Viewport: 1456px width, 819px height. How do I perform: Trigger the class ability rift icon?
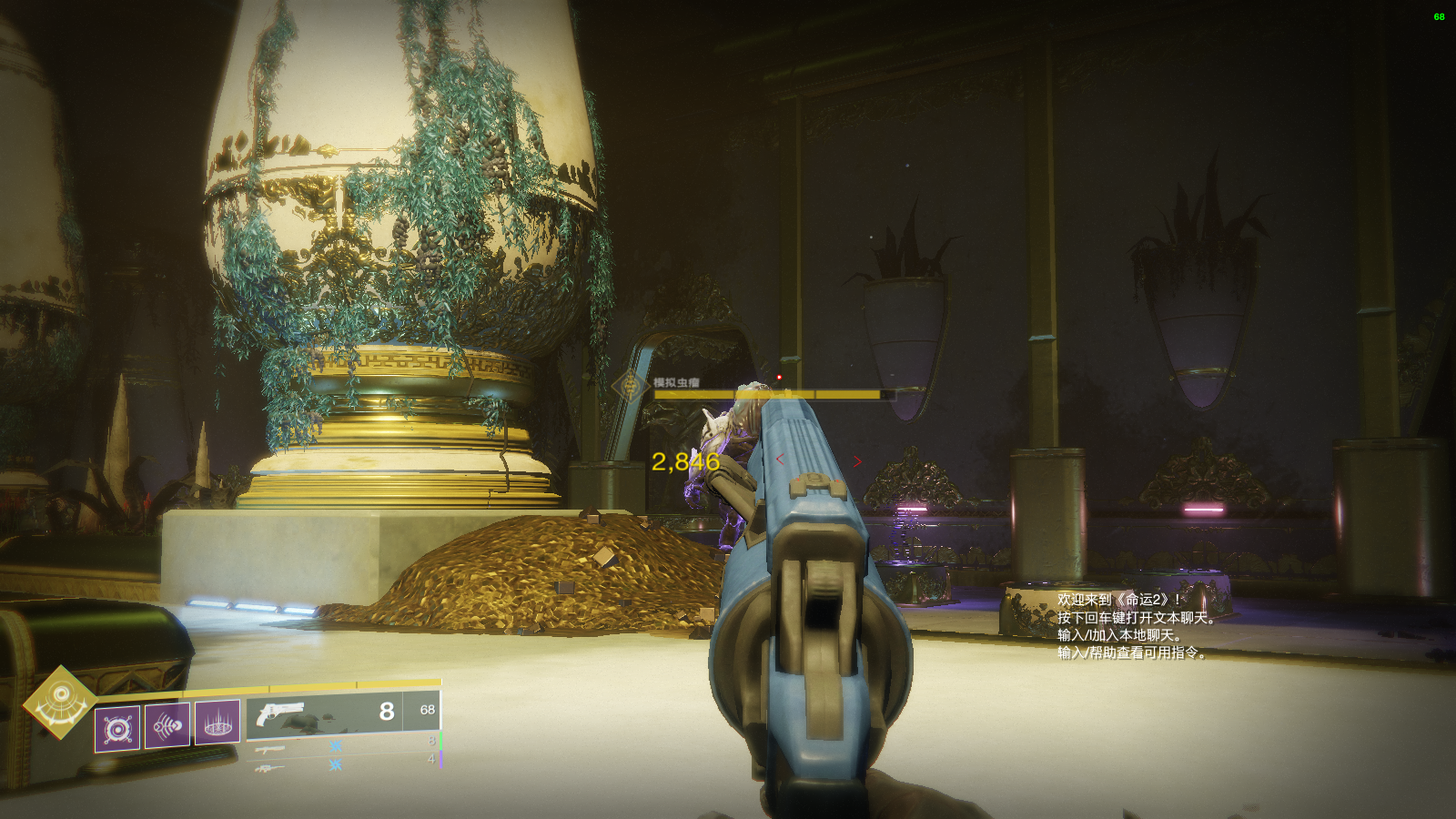click(217, 723)
